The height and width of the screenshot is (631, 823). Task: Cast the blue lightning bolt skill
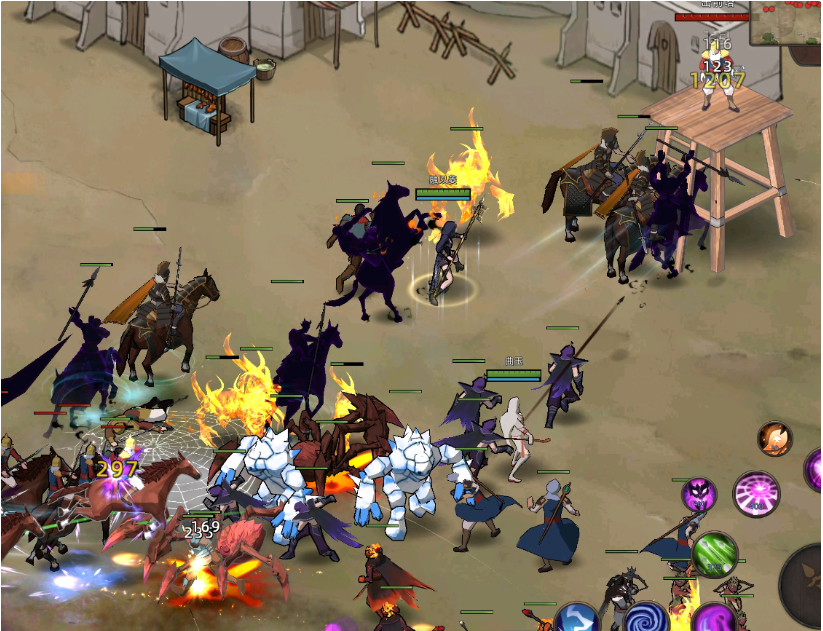coord(579,620)
